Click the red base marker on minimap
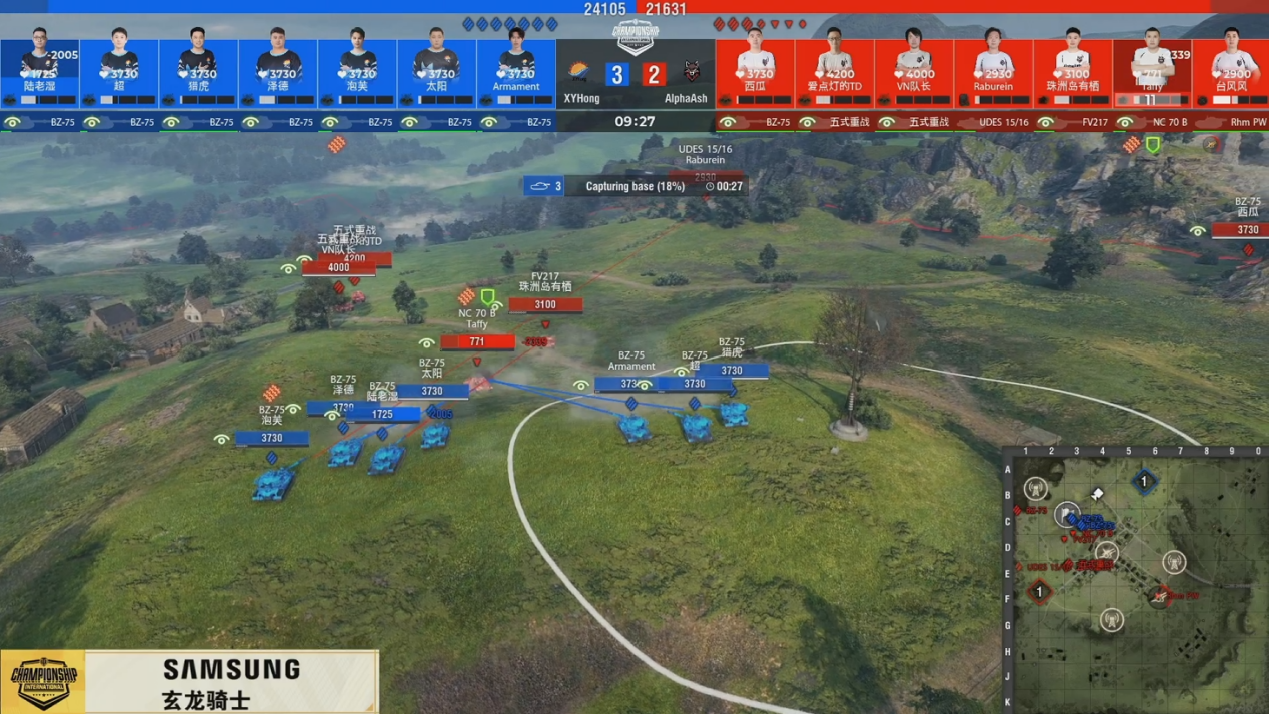1269x714 pixels. [x=1039, y=592]
